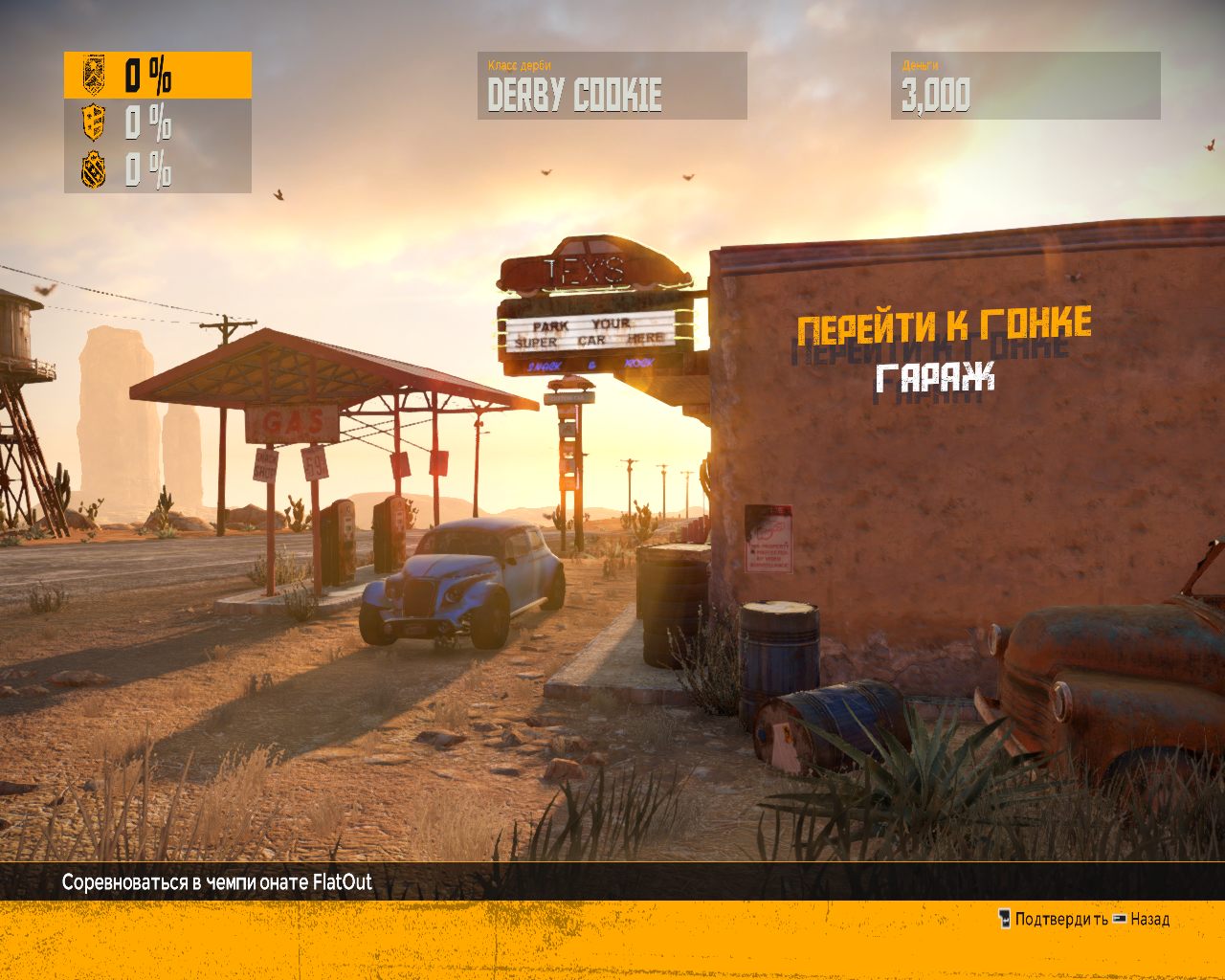Open the ГАРАЖ menu entry
This screenshot has height=980, width=1225.
click(935, 377)
